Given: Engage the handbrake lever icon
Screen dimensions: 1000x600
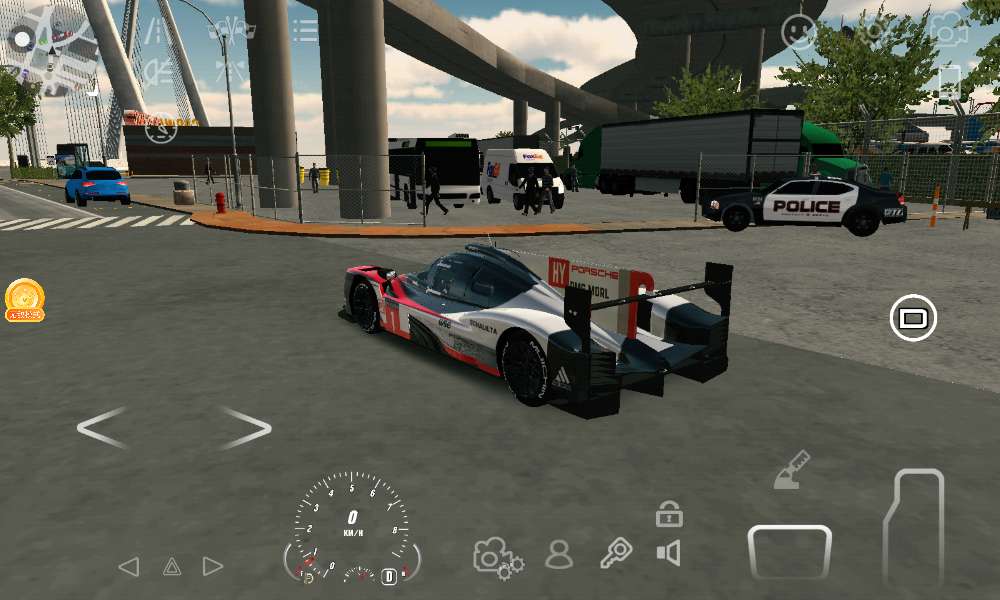Looking at the screenshot, I should pos(791,470).
